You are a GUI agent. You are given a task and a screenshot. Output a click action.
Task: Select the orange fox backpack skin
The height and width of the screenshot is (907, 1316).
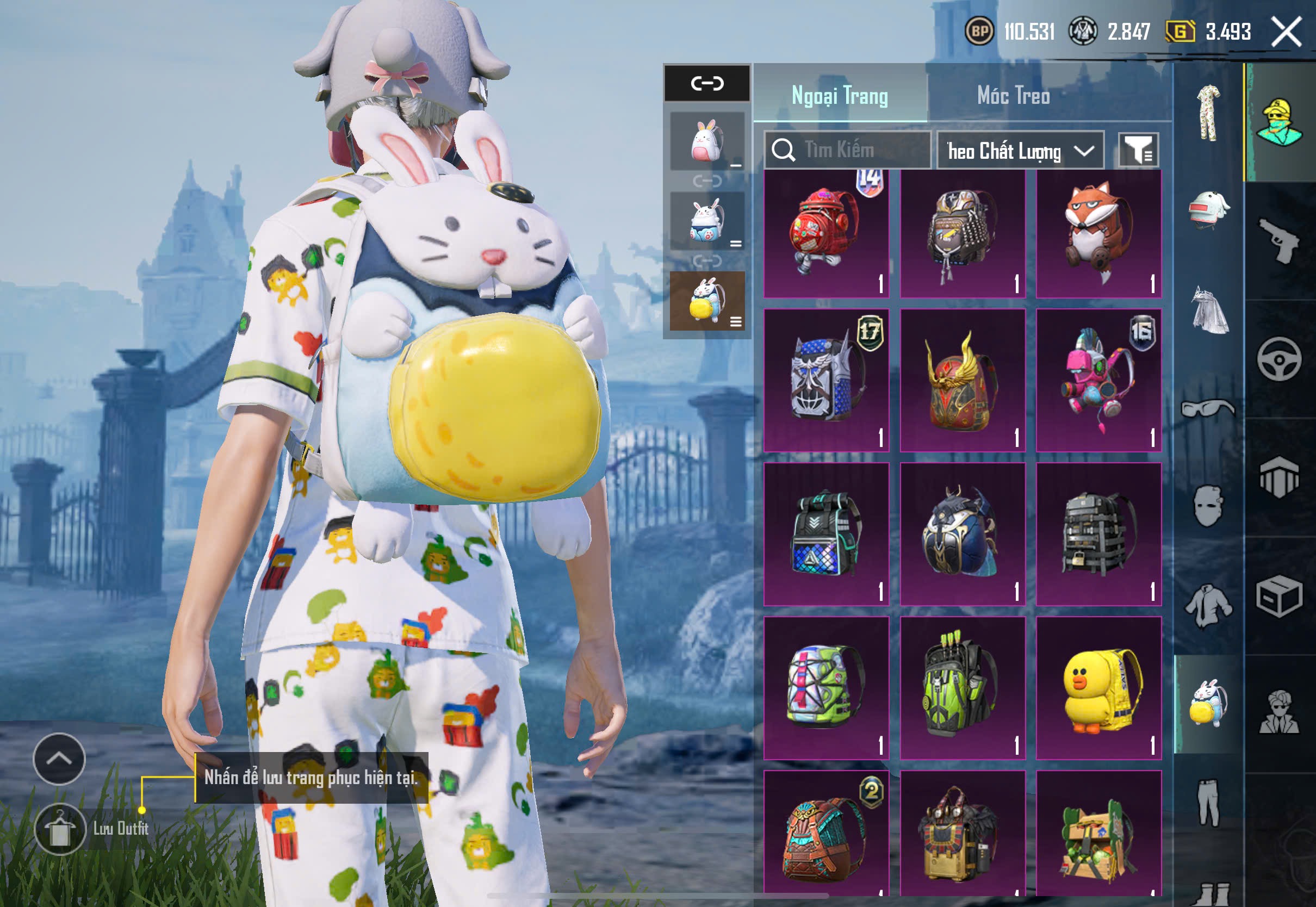[x=1098, y=233]
